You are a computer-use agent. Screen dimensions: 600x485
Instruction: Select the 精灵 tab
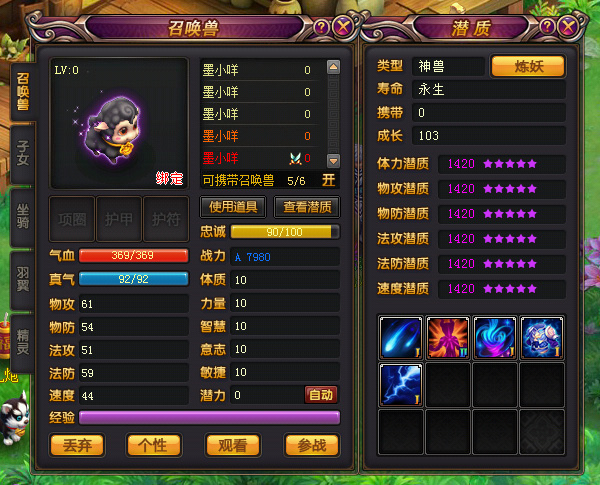pyautogui.click(x=23, y=335)
